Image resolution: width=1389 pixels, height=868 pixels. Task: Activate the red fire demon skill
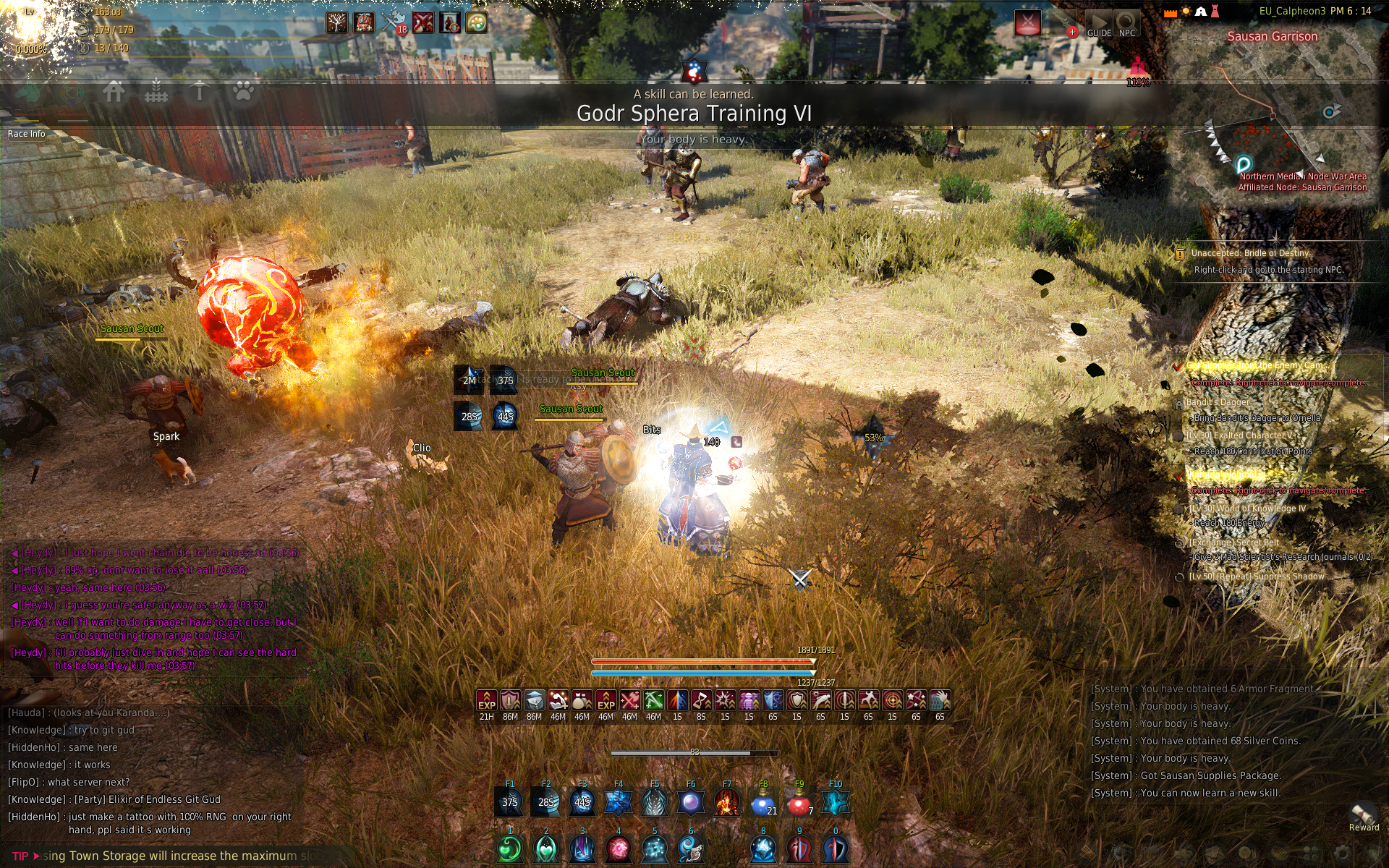(x=726, y=803)
